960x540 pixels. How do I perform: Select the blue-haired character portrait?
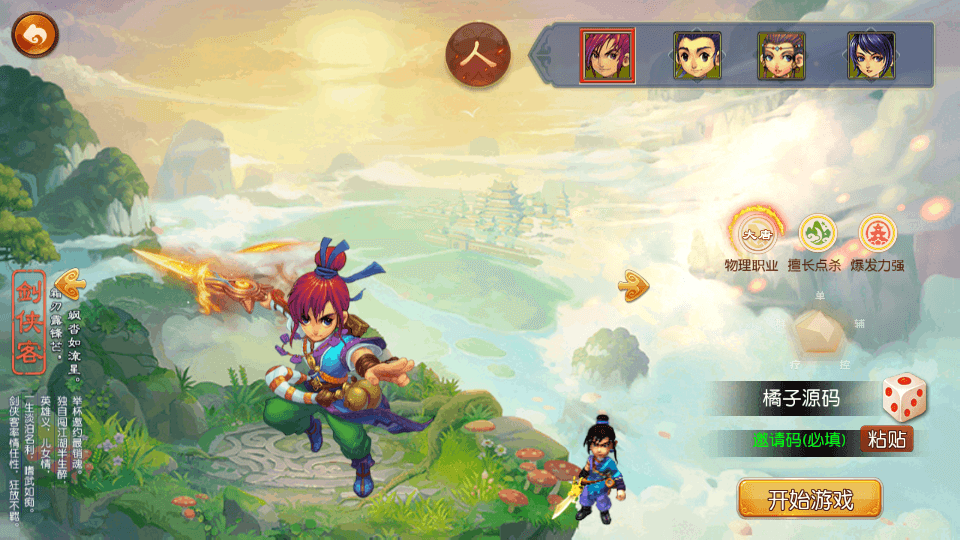click(x=871, y=56)
